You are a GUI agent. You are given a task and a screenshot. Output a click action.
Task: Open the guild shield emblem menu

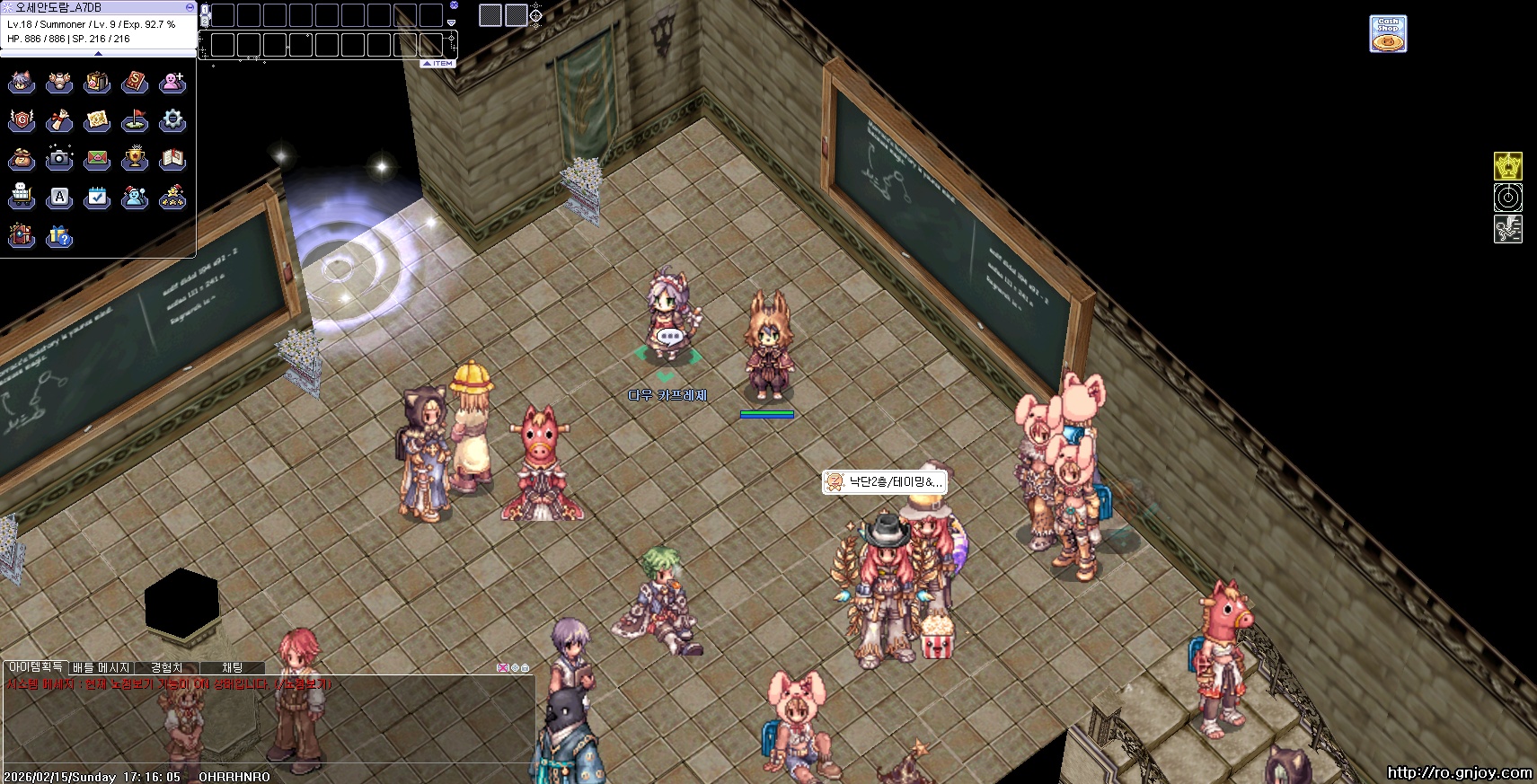pos(22,120)
